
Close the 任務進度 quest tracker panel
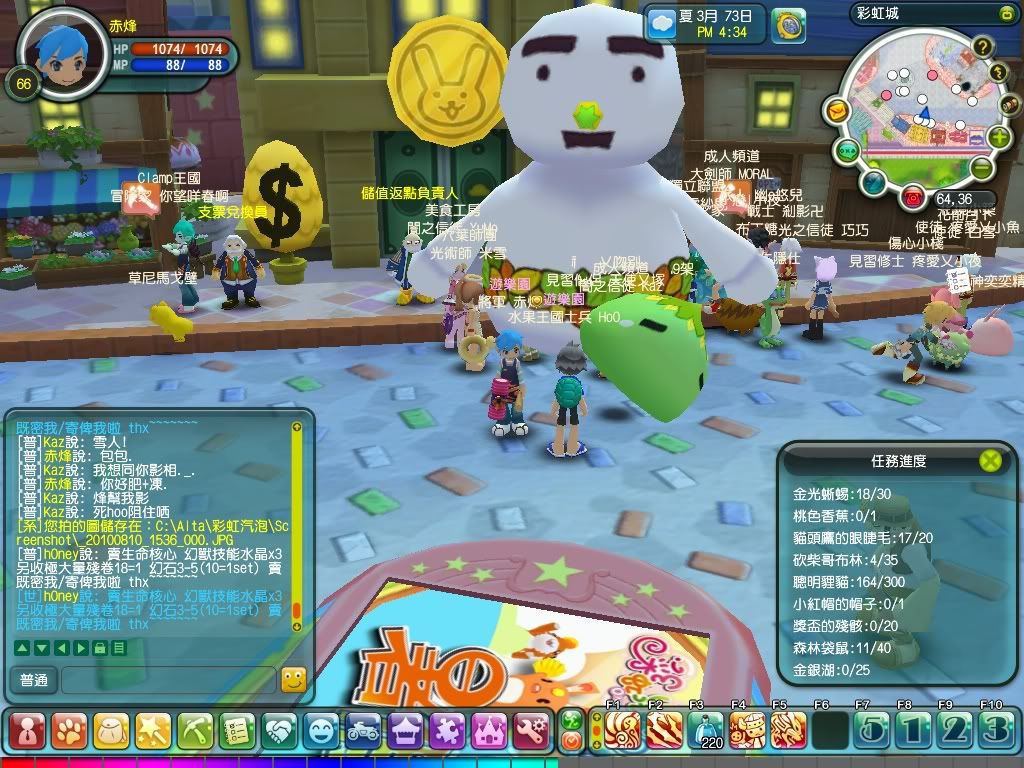(989, 460)
